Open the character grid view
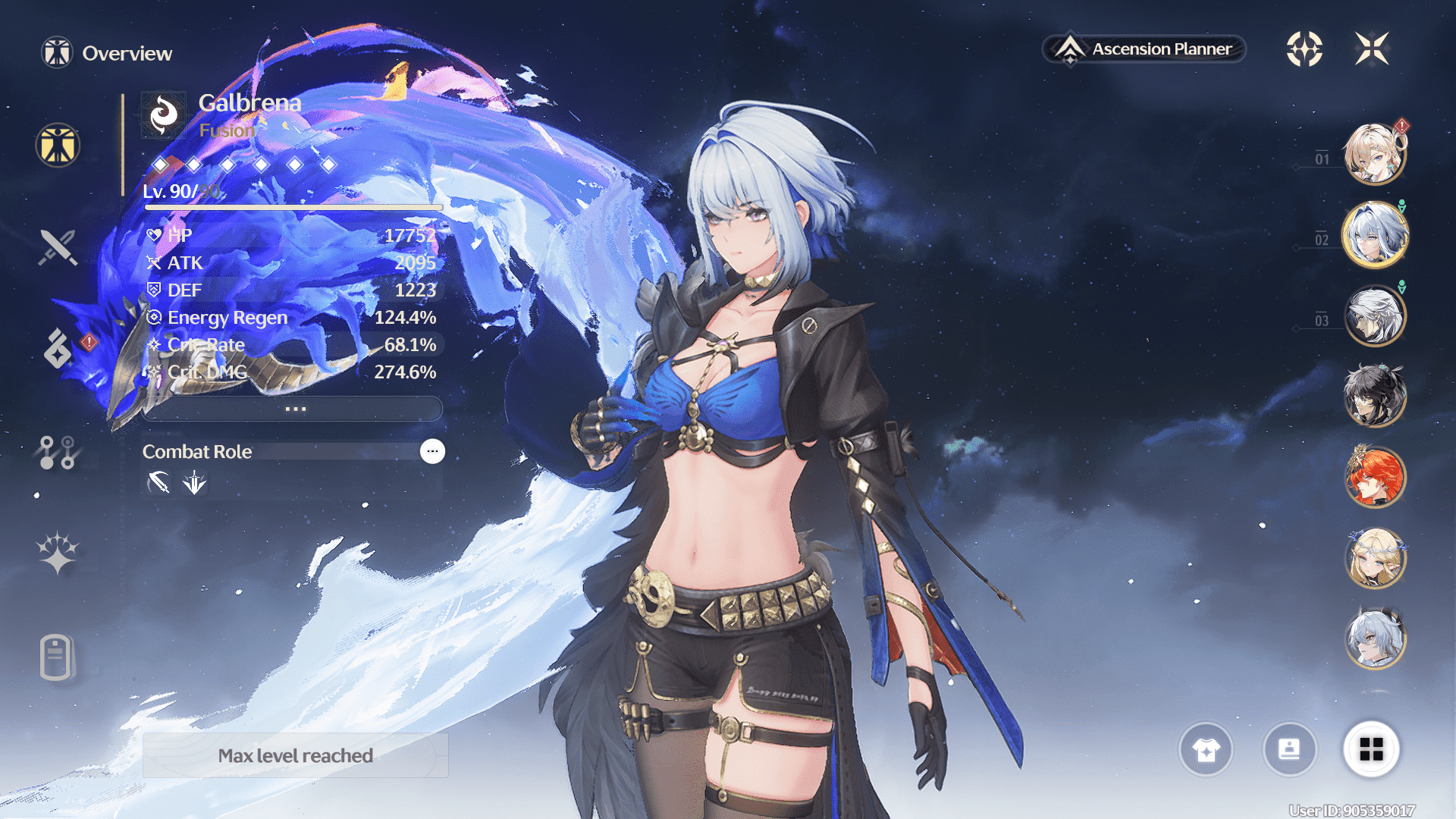The image size is (1456, 819). click(x=1371, y=750)
